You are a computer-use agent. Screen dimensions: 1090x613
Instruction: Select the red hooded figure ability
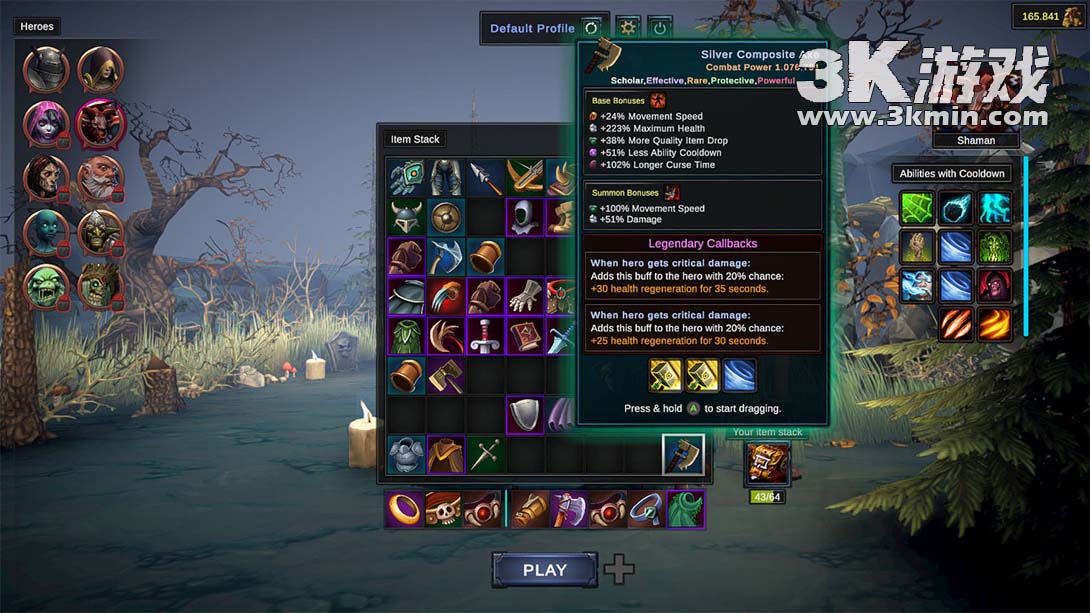[x=994, y=285]
